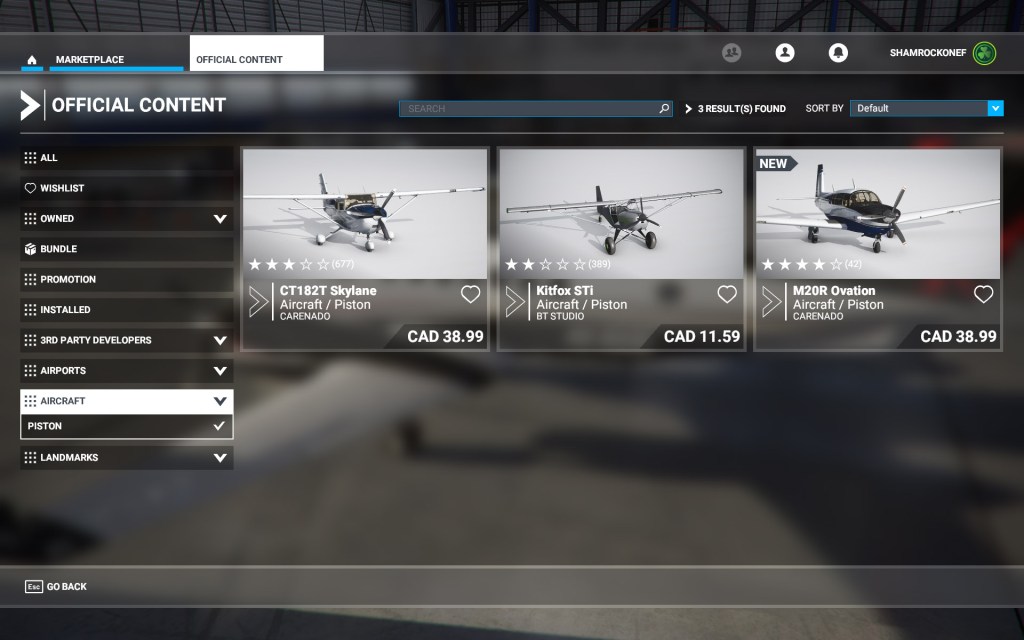Show All content category
The image size is (1024, 640).
126,158
